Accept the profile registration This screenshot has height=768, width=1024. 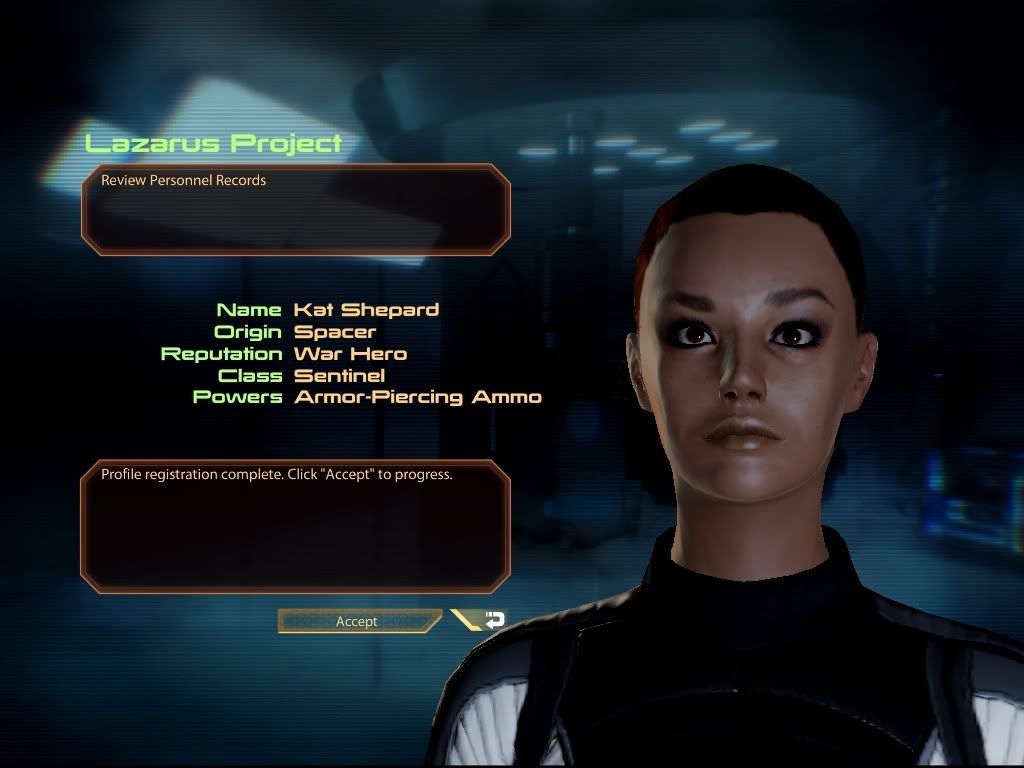click(x=358, y=621)
